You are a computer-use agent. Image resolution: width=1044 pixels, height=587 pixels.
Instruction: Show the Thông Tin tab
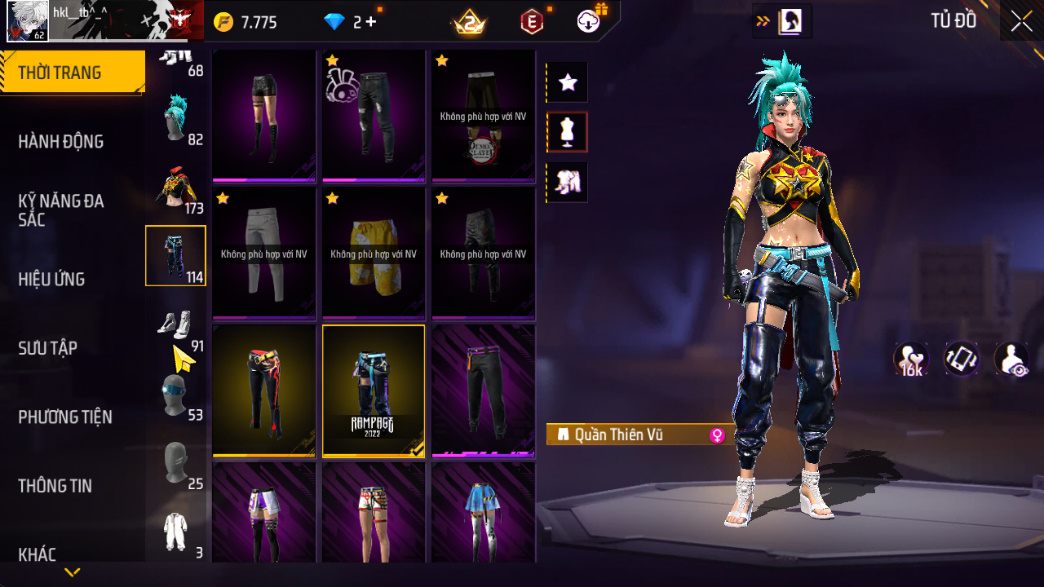[x=55, y=486]
